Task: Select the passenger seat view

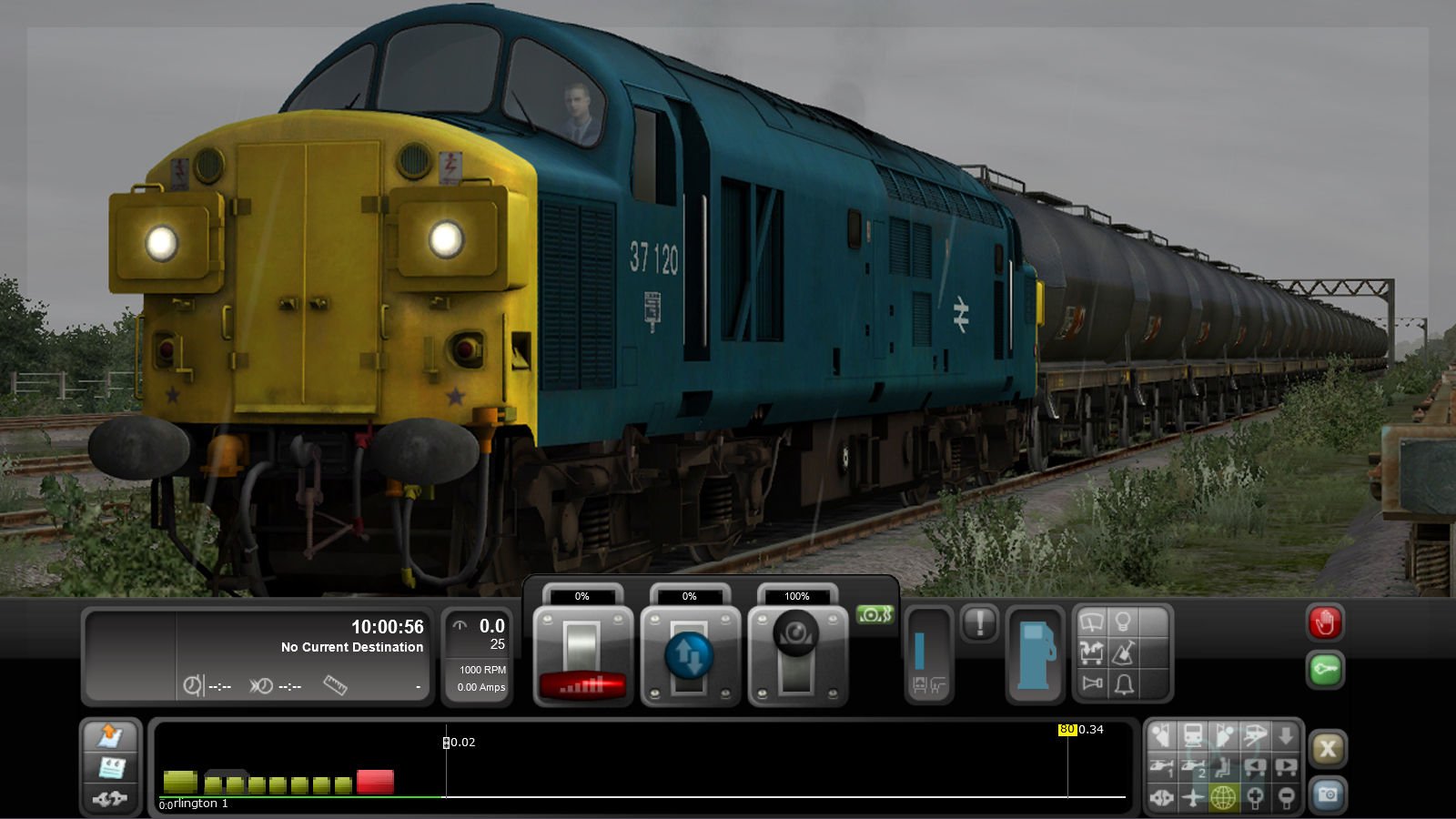Action: pos(1221,768)
